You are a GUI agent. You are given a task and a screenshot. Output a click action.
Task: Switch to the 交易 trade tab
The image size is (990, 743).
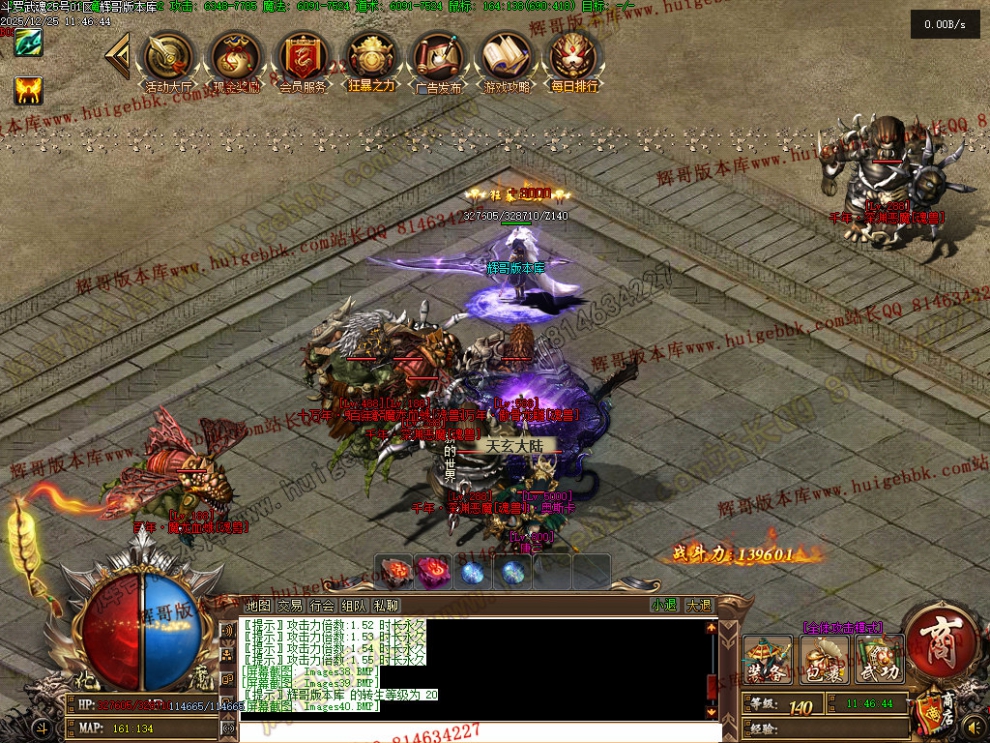(290, 605)
